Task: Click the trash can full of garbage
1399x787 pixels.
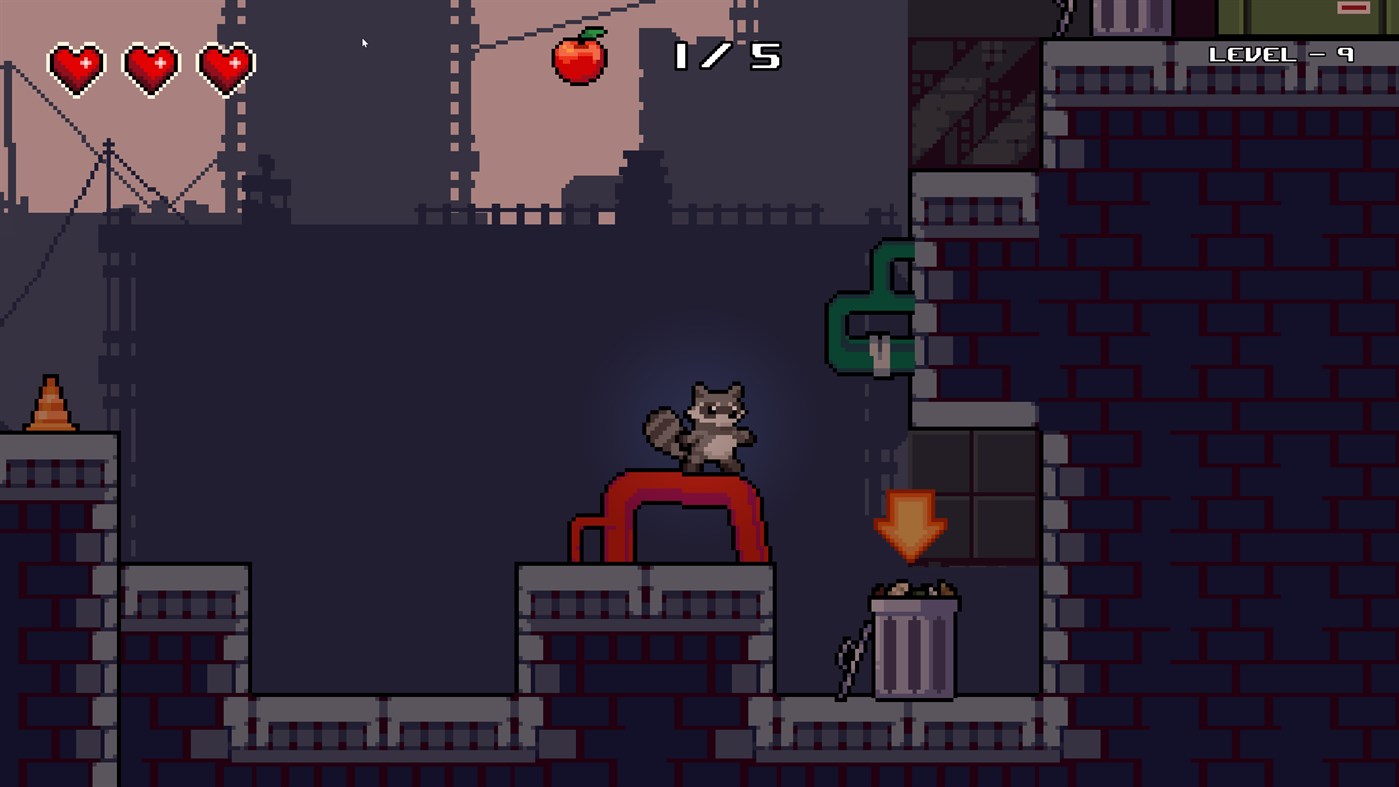Action: tap(912, 645)
